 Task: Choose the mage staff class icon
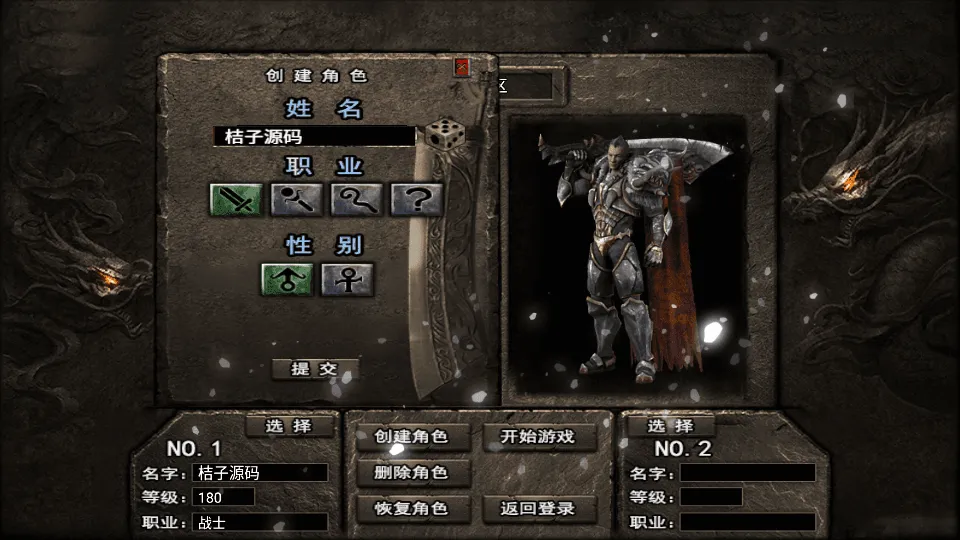pos(296,199)
